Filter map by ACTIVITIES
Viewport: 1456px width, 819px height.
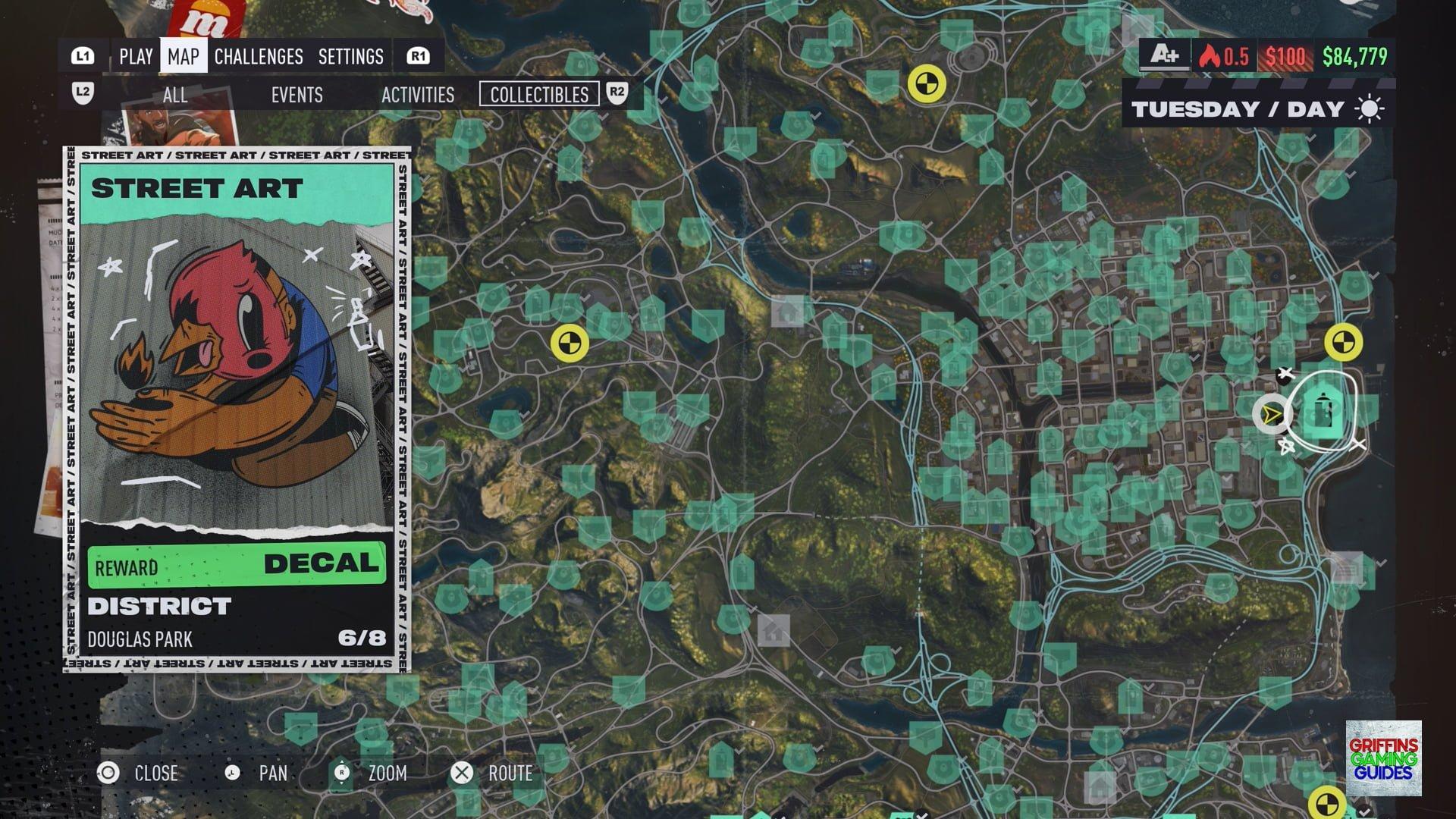click(x=418, y=95)
